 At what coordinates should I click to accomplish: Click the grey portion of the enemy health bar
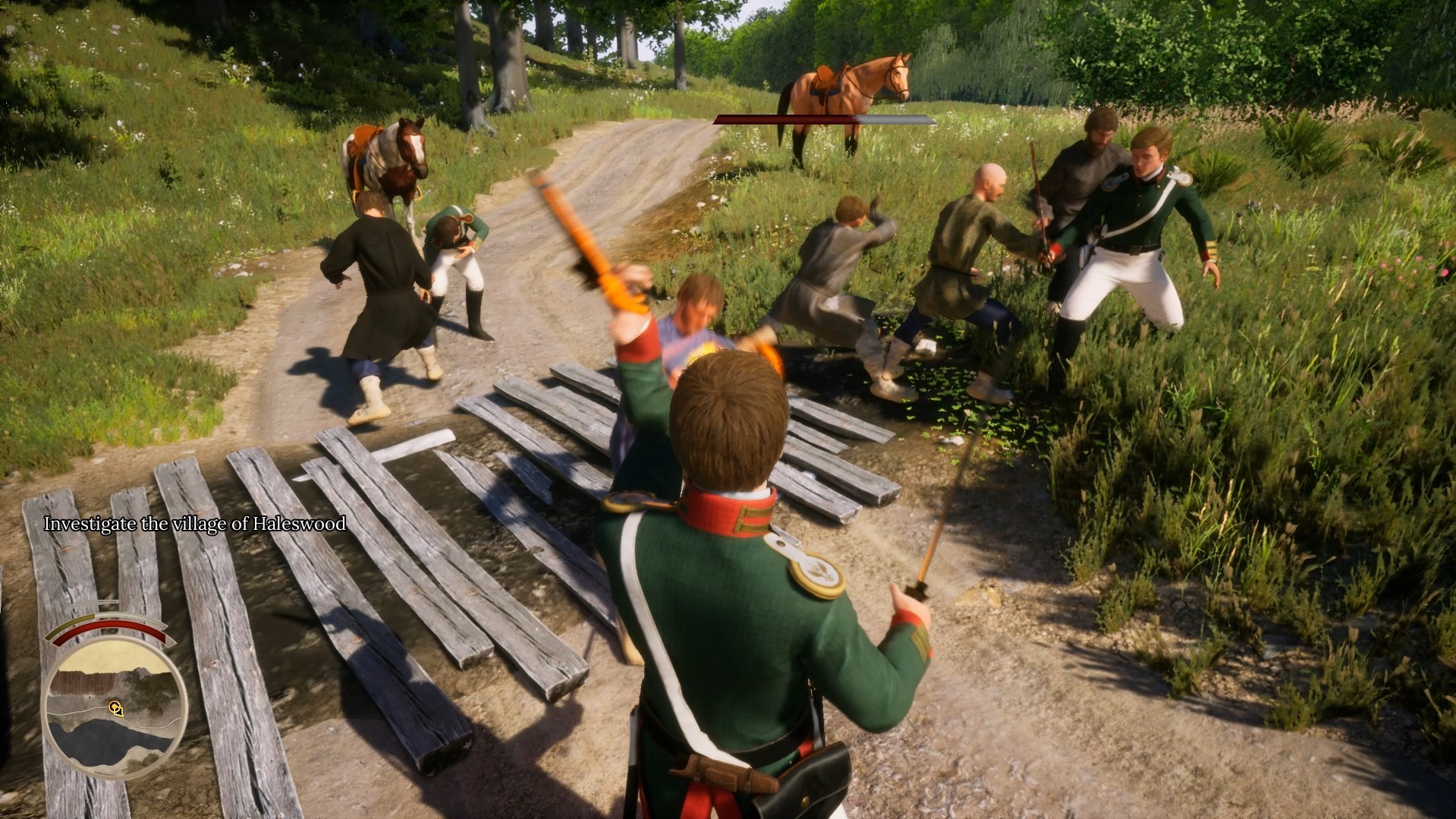(x=895, y=118)
